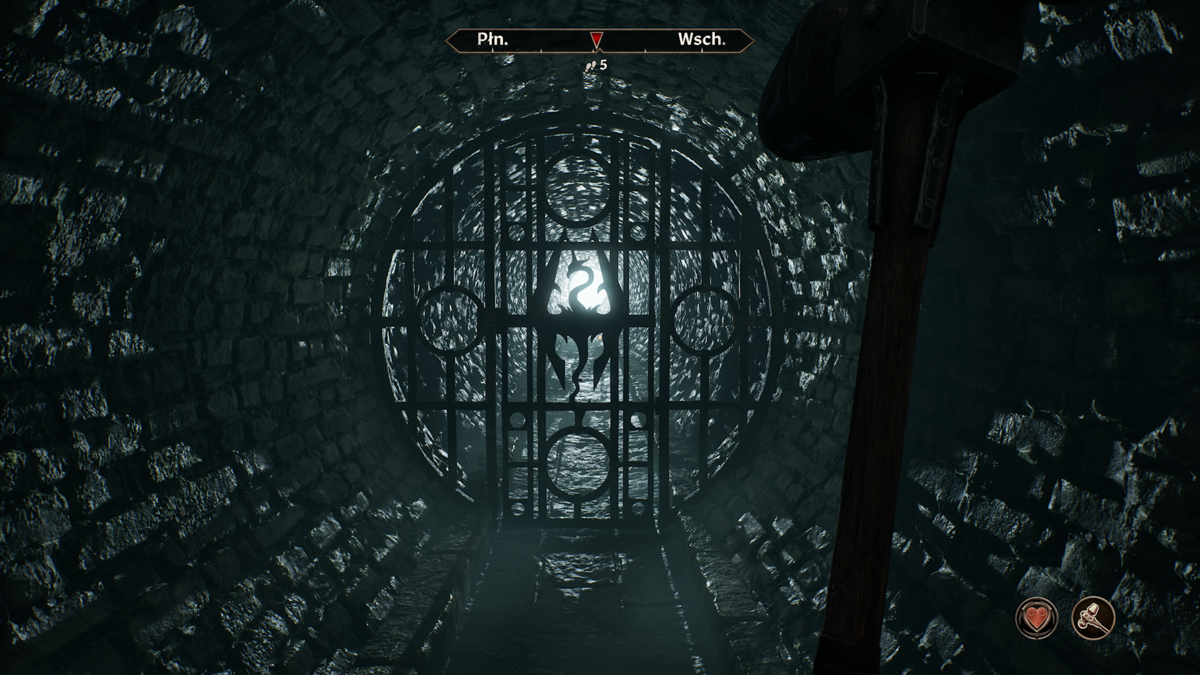The width and height of the screenshot is (1200, 675).
Task: Click the compass bar with Płn. and Wsch.
Action: pyautogui.click(x=599, y=41)
